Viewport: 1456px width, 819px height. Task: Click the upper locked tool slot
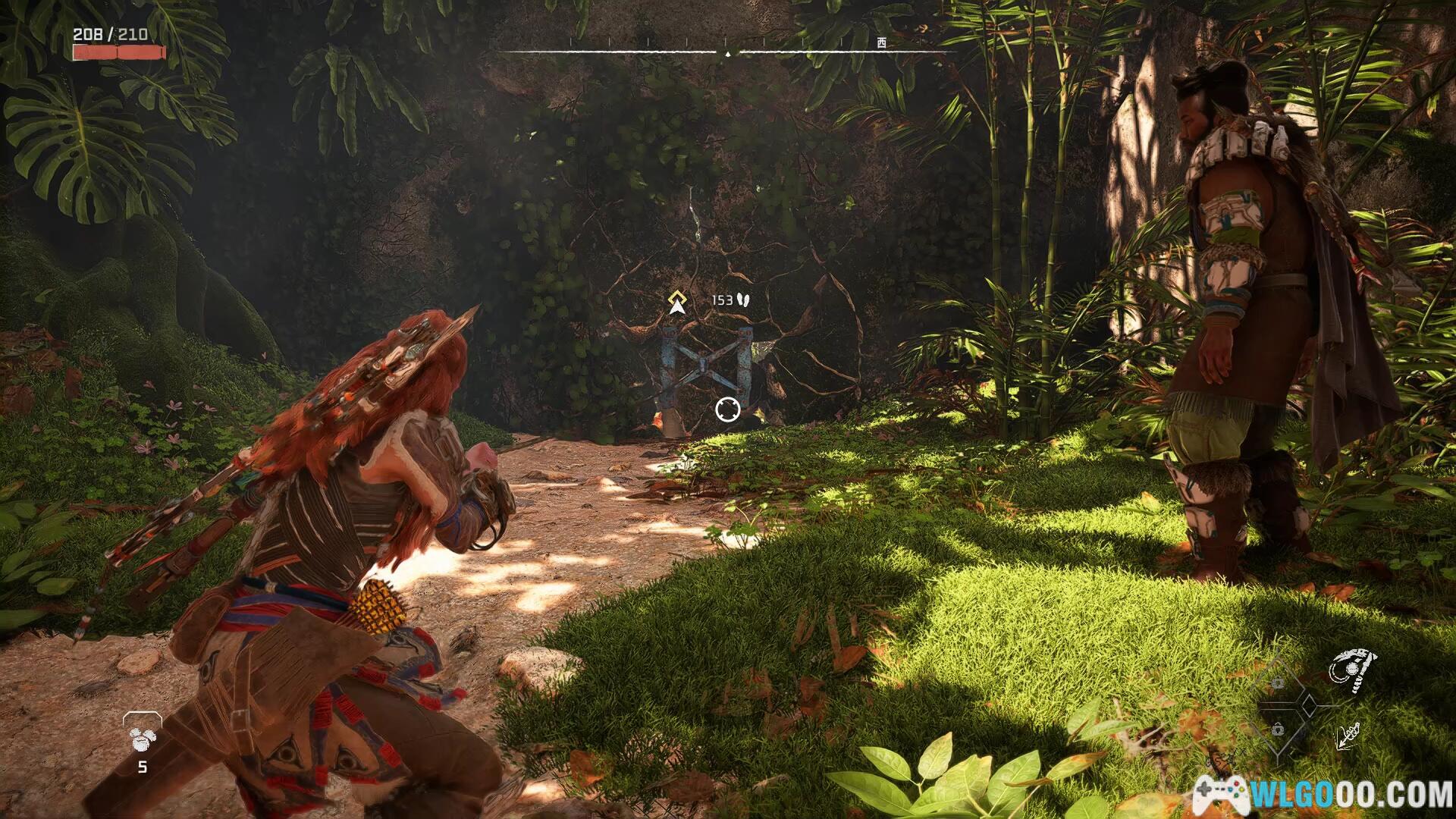point(1278,683)
